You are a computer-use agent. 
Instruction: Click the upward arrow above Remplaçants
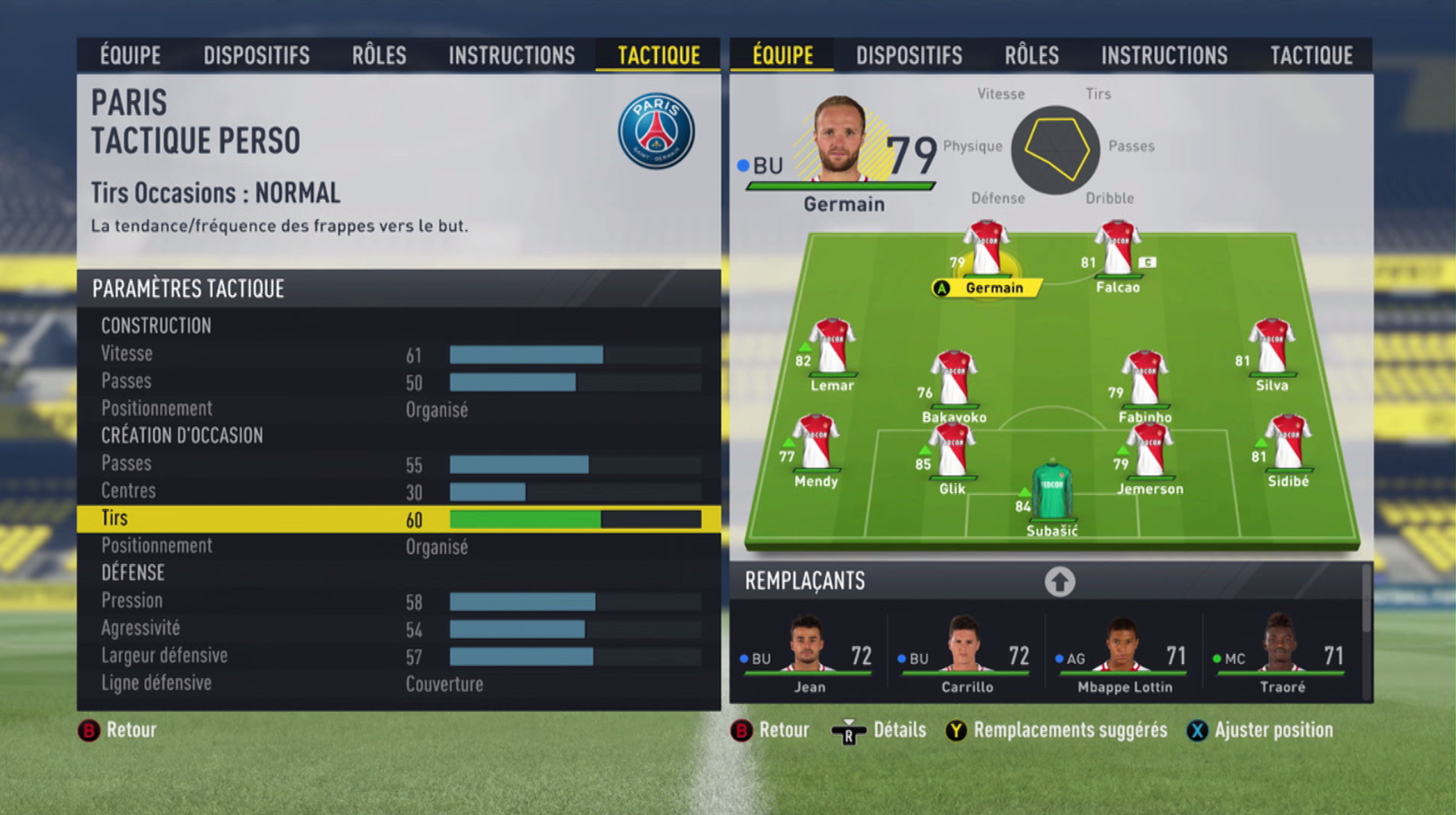[1061, 582]
